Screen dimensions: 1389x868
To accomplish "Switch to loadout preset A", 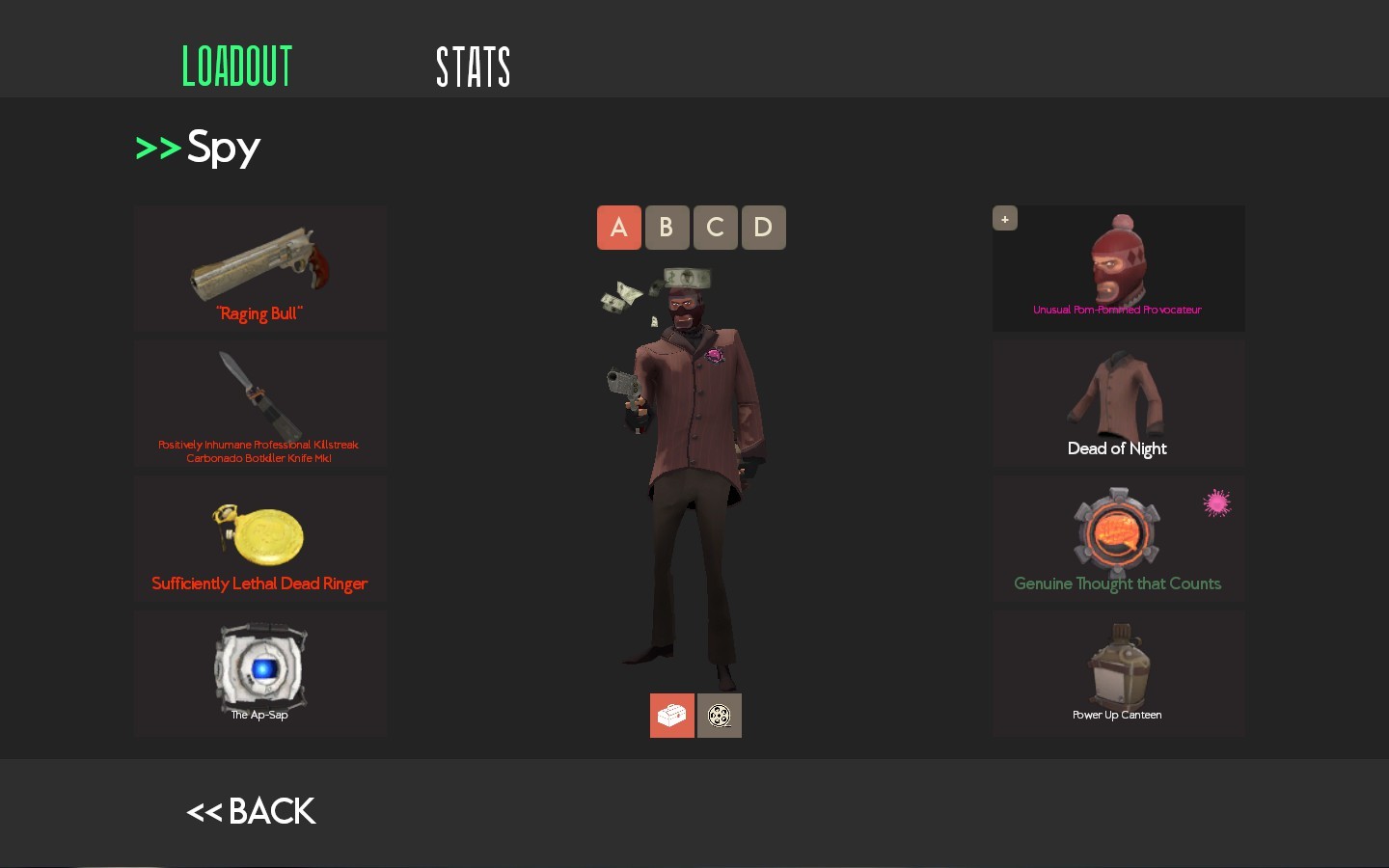I will [618, 228].
